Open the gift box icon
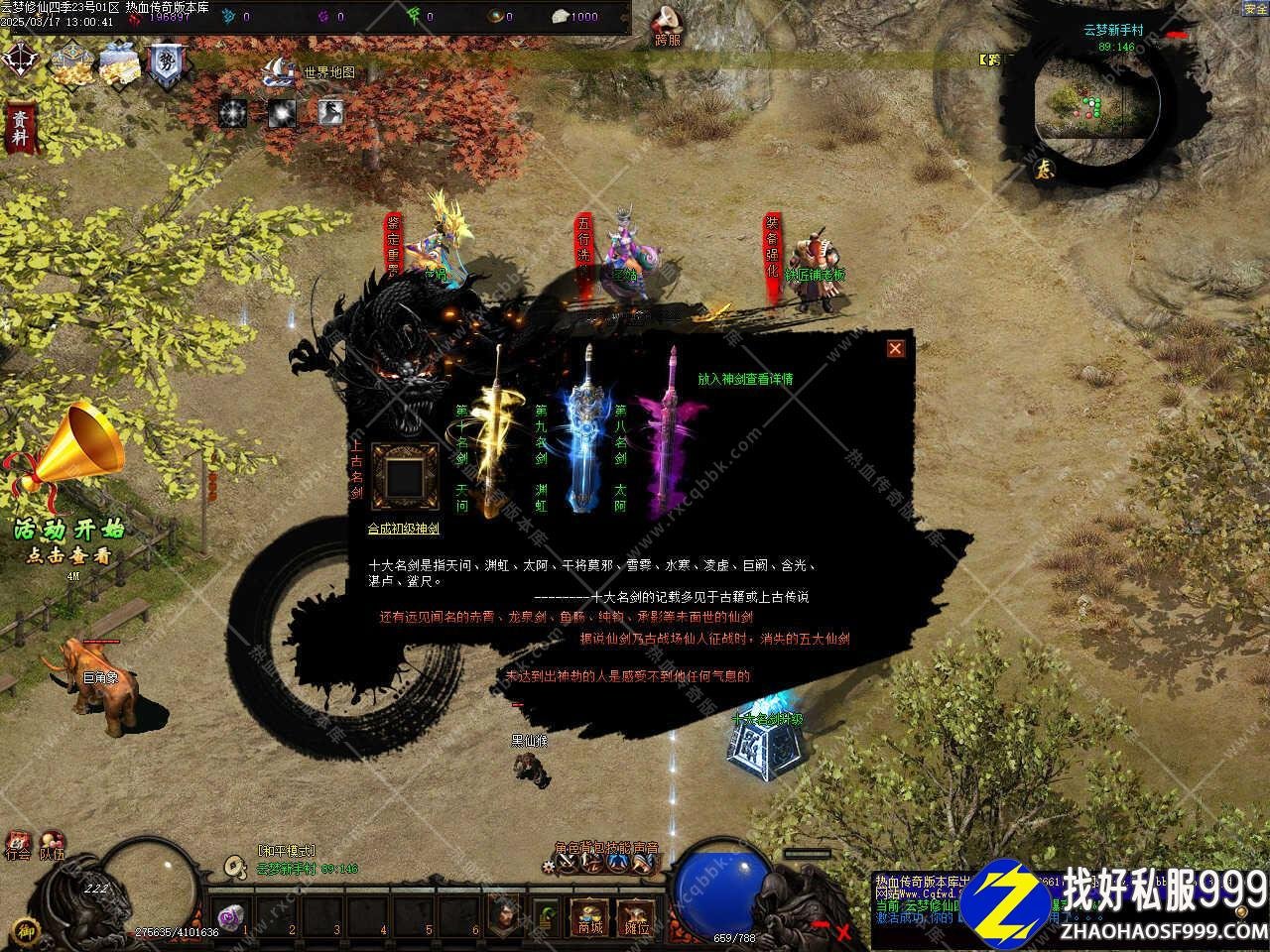Image resolution: width=1270 pixels, height=952 pixels. [117, 64]
